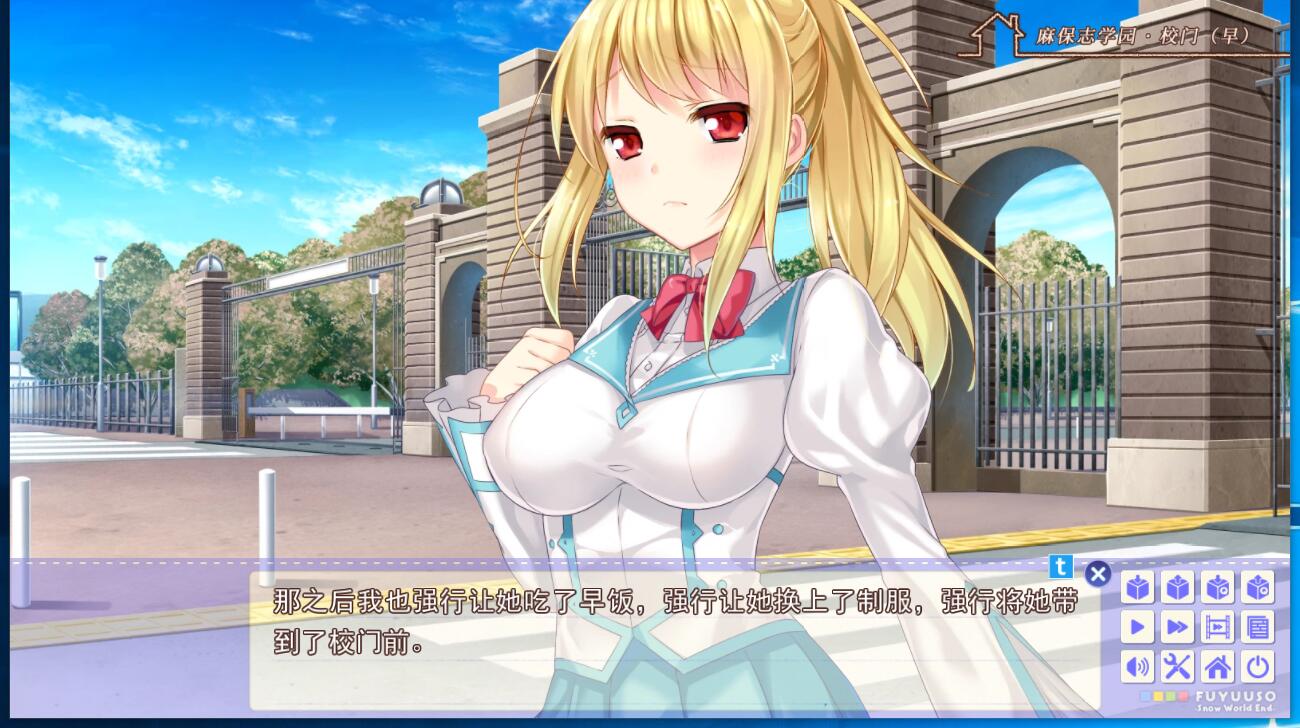
Task: Skip to the next scene via film icon
Action: click(x=1217, y=627)
